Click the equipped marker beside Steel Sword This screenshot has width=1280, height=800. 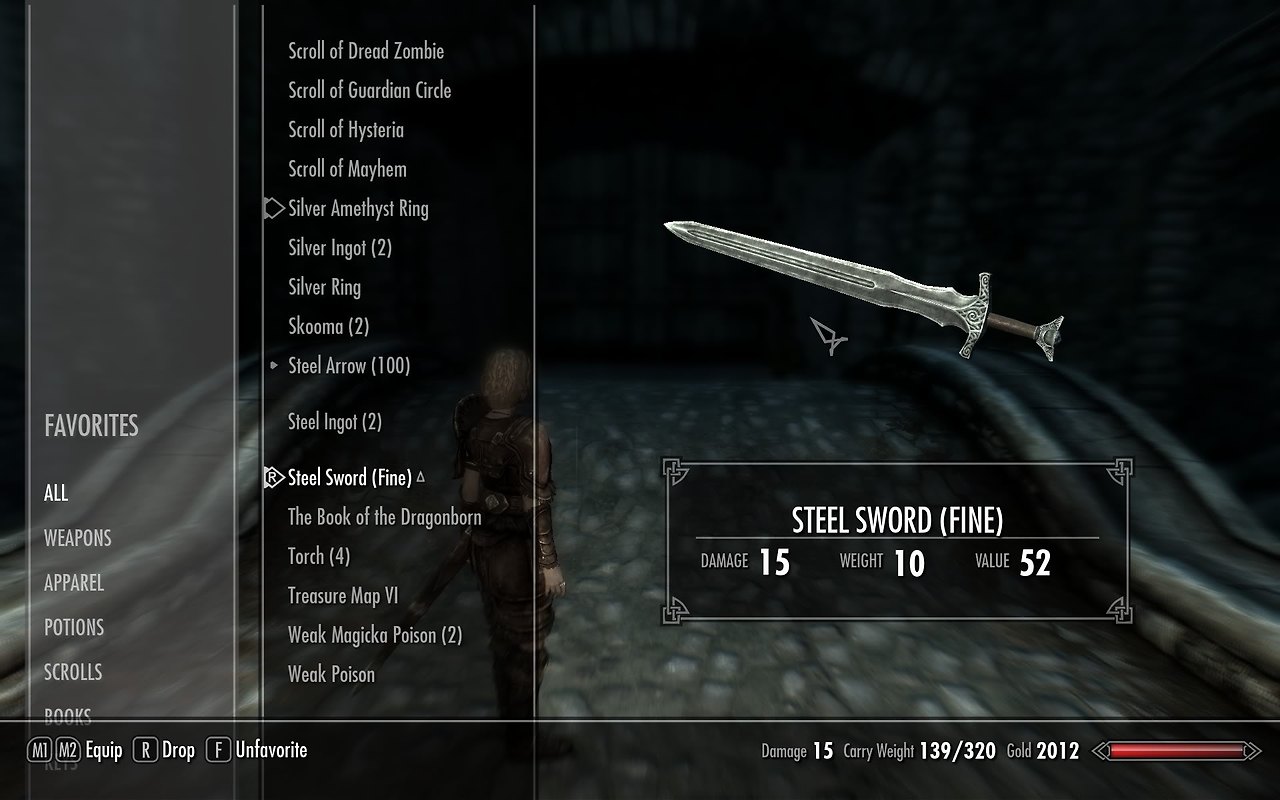[x=272, y=478]
